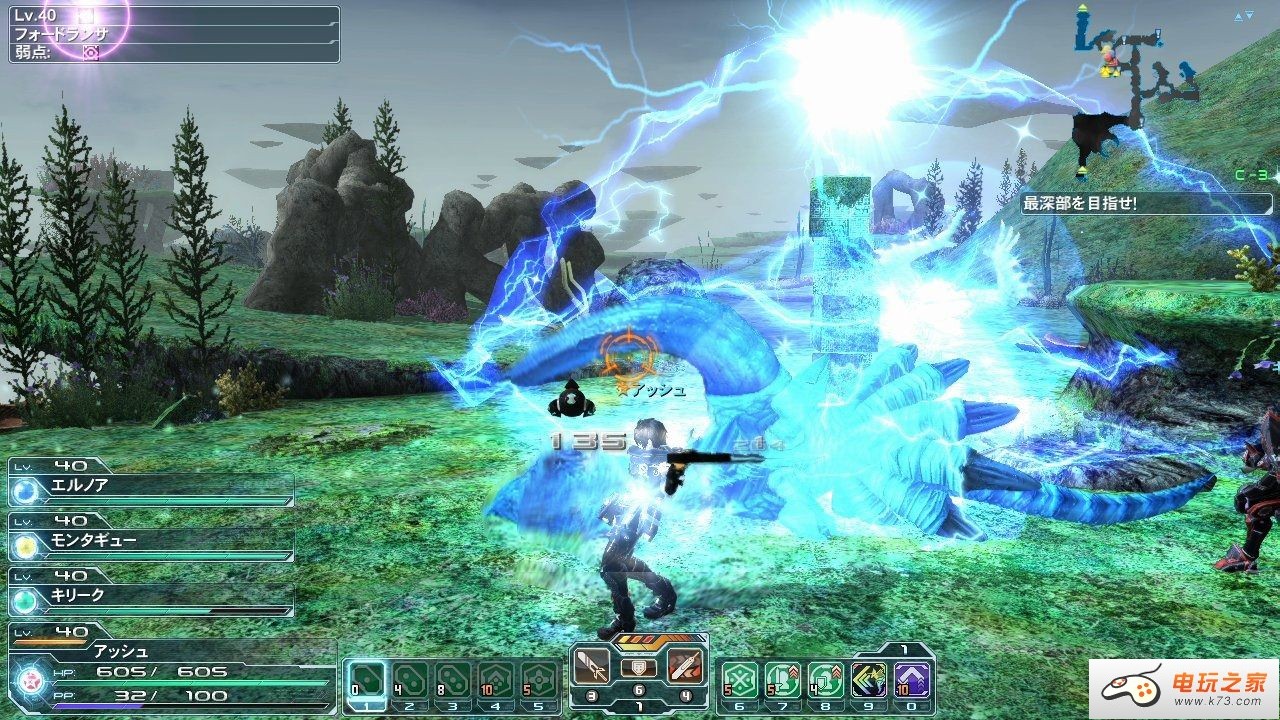Click the target info panel フォードランサ
This screenshot has height=720, width=1280.
coord(175,34)
